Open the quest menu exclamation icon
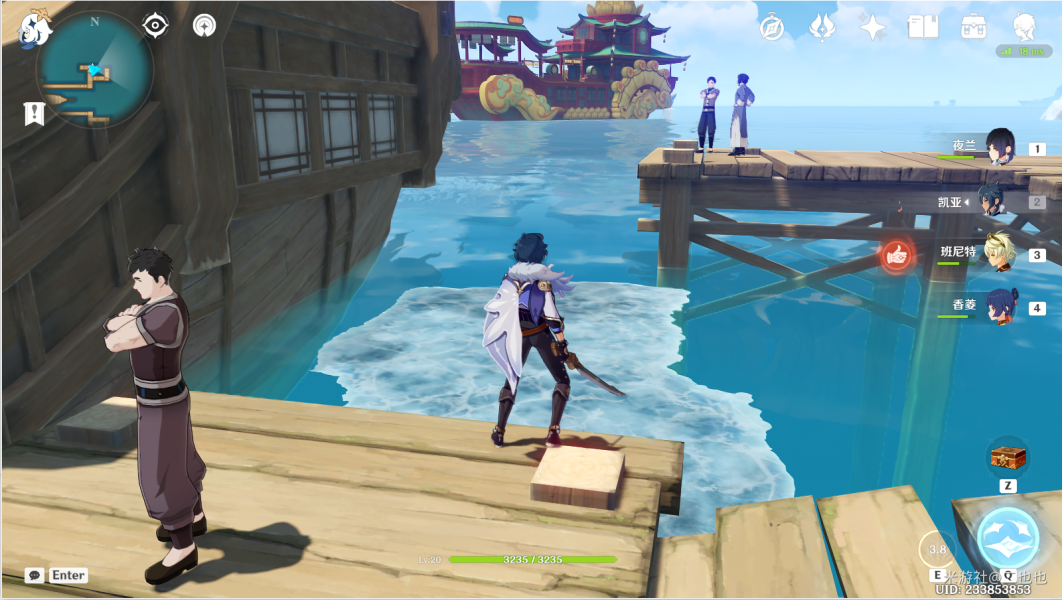The width and height of the screenshot is (1062, 600). point(34,113)
